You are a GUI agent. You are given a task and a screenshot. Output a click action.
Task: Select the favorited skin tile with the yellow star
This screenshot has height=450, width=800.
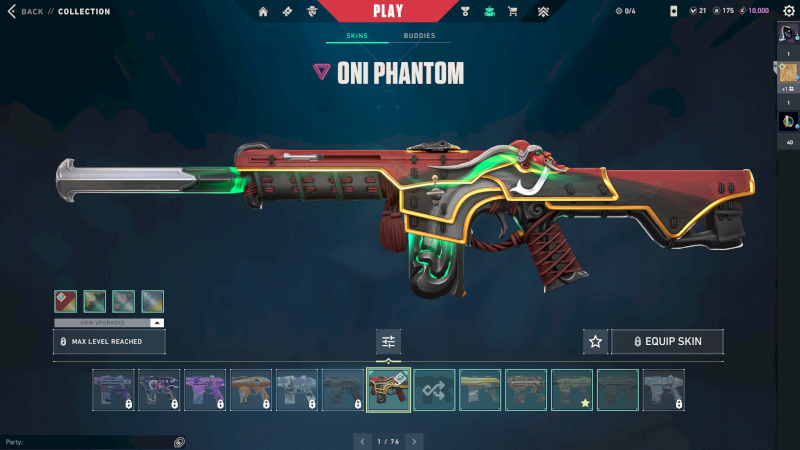point(572,390)
